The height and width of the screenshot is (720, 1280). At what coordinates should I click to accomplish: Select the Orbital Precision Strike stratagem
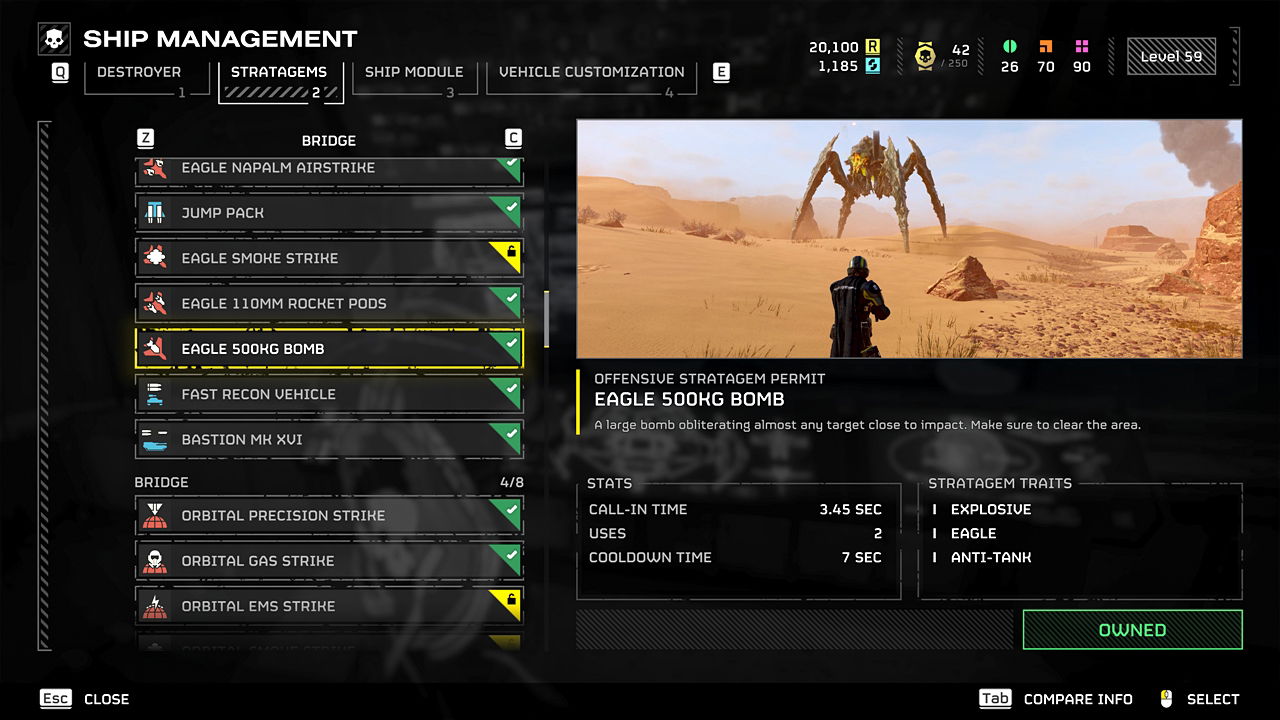329,516
